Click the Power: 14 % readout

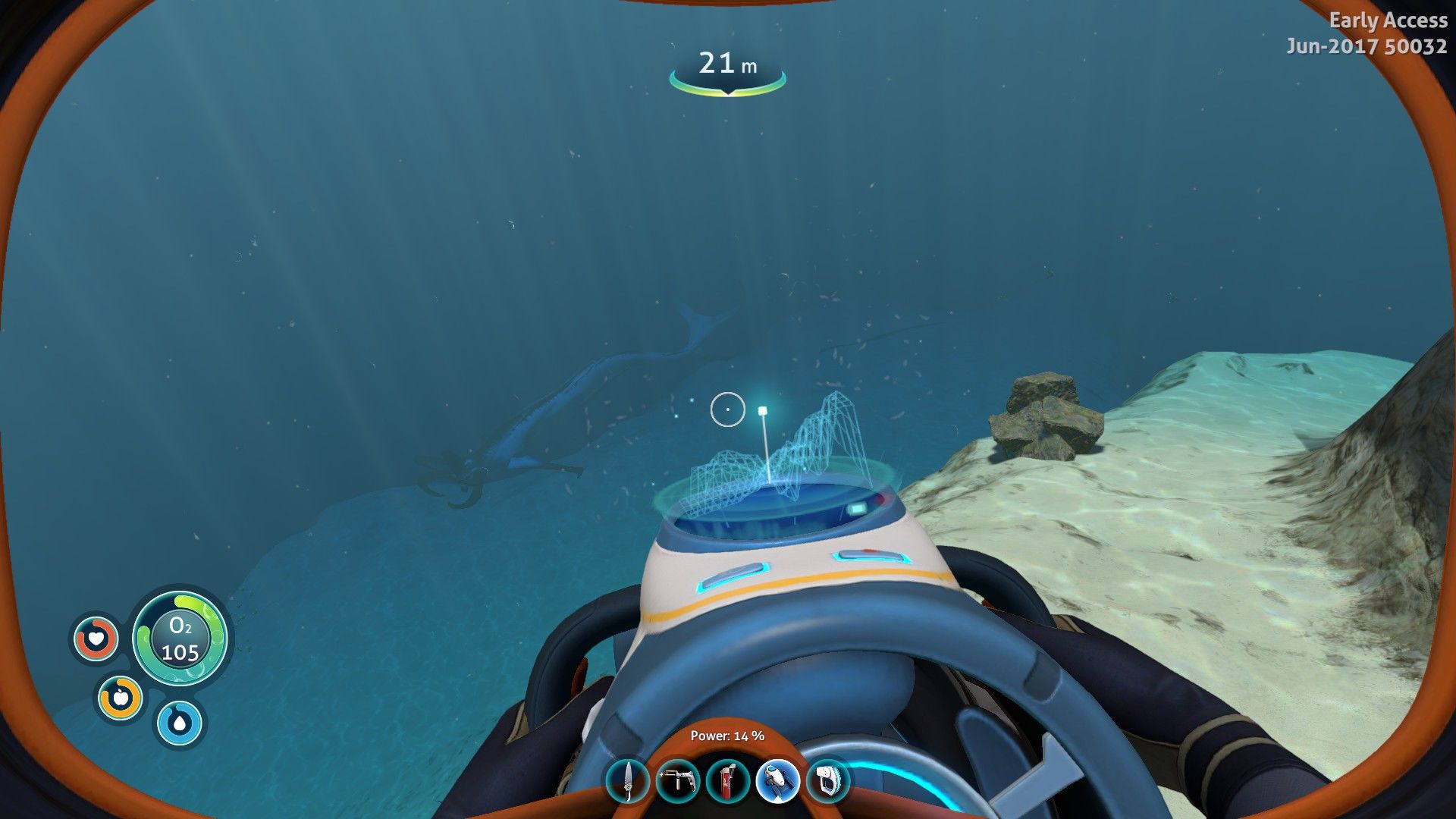click(726, 735)
